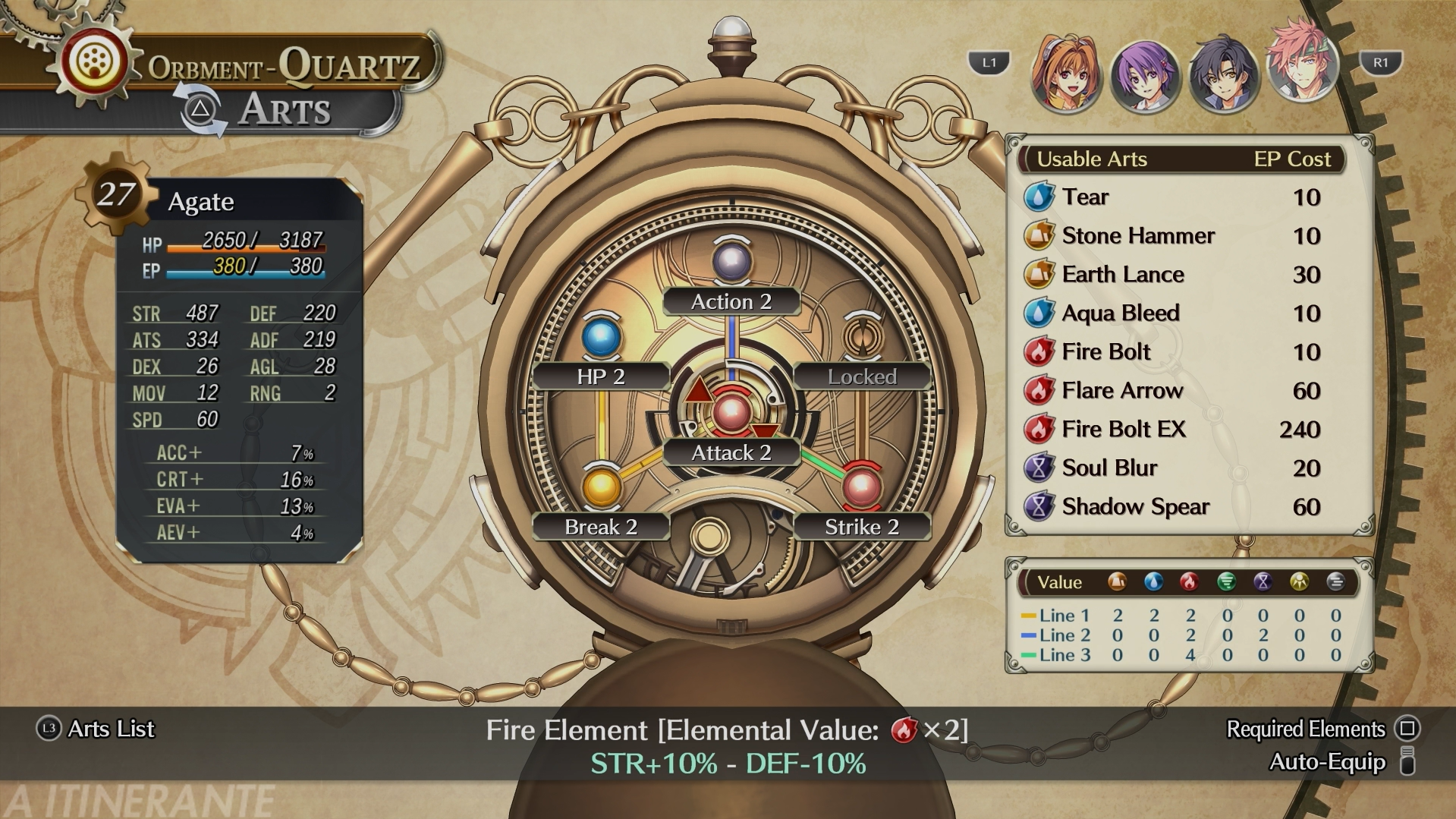Select the Flare Arrow art row
The width and height of the screenshot is (1456, 819).
1171,391
